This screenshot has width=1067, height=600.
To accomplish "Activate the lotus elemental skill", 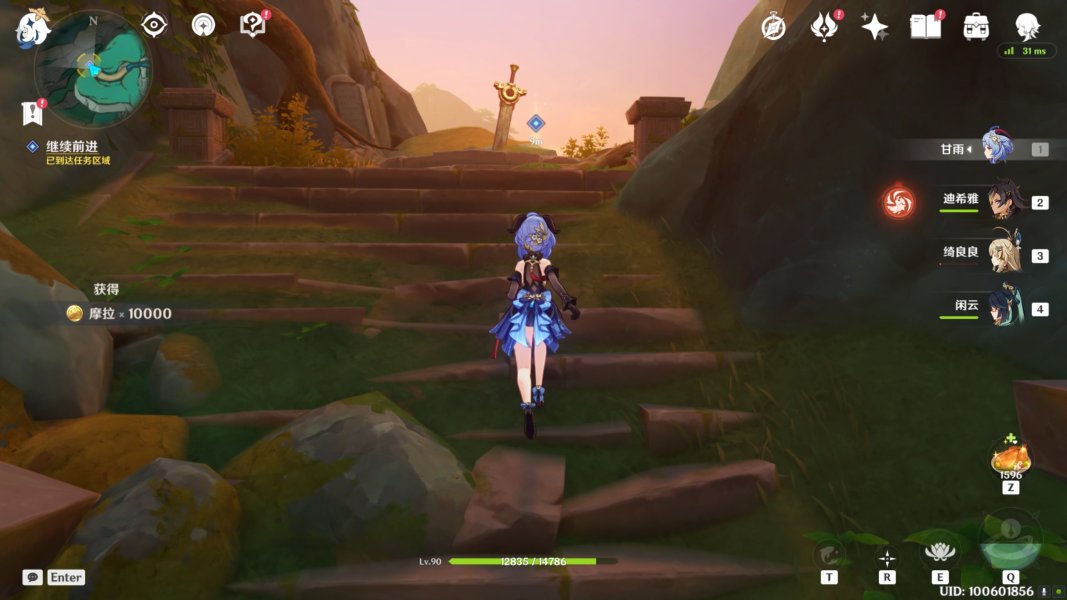I will click(x=939, y=552).
